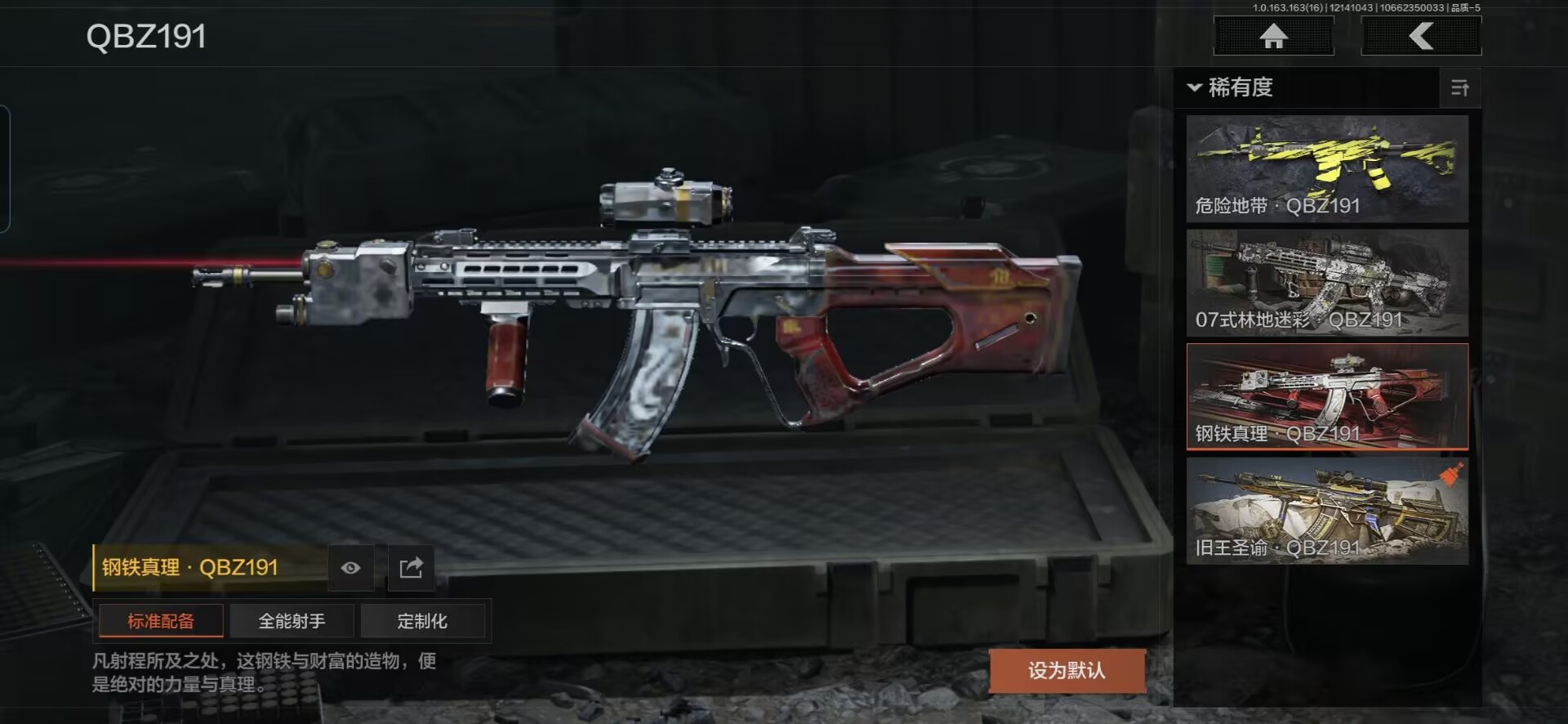The height and width of the screenshot is (724, 1568).
Task: Select the 危险地带 QBZ191 skin
Action: [x=1327, y=169]
